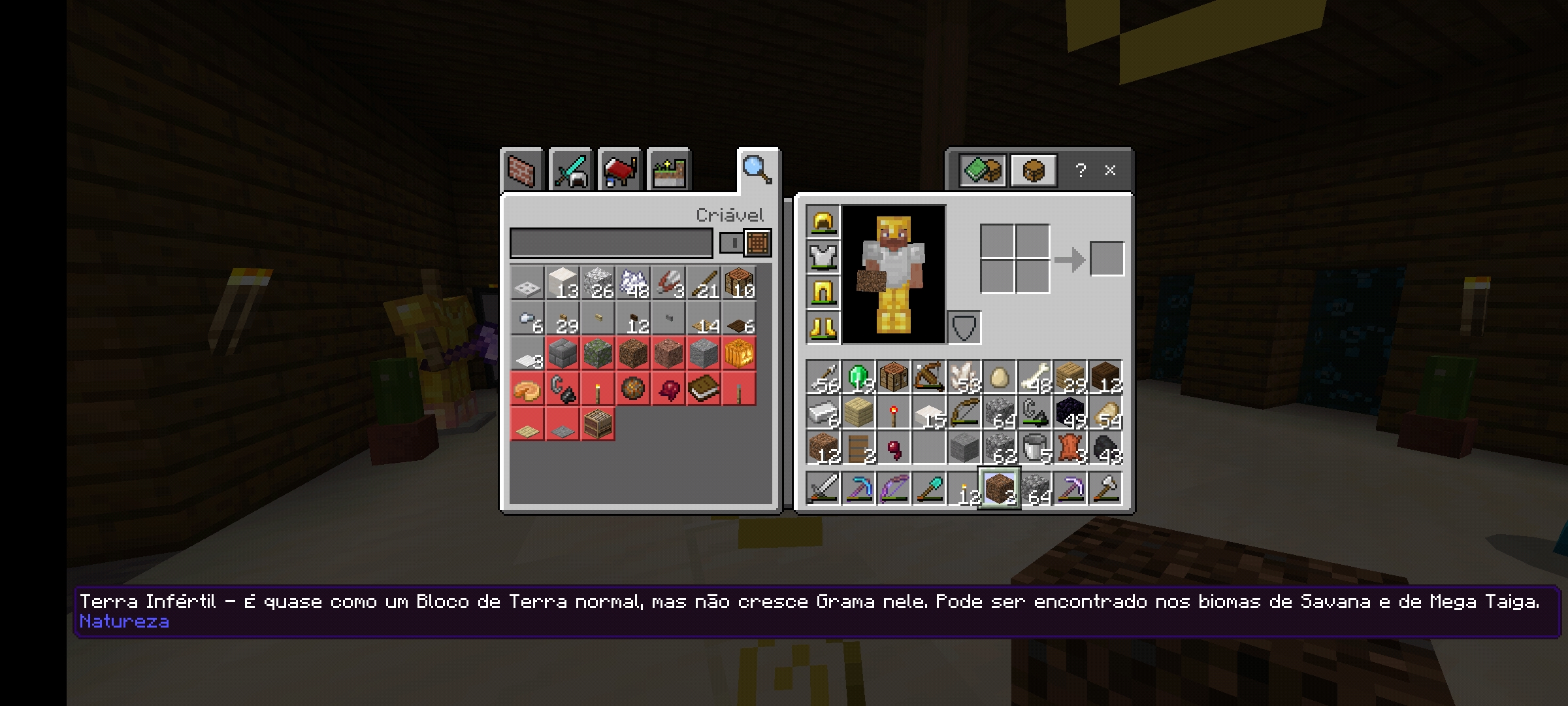Close the inventory with the X button
Screen dimensions: 1568x706
(1110, 171)
